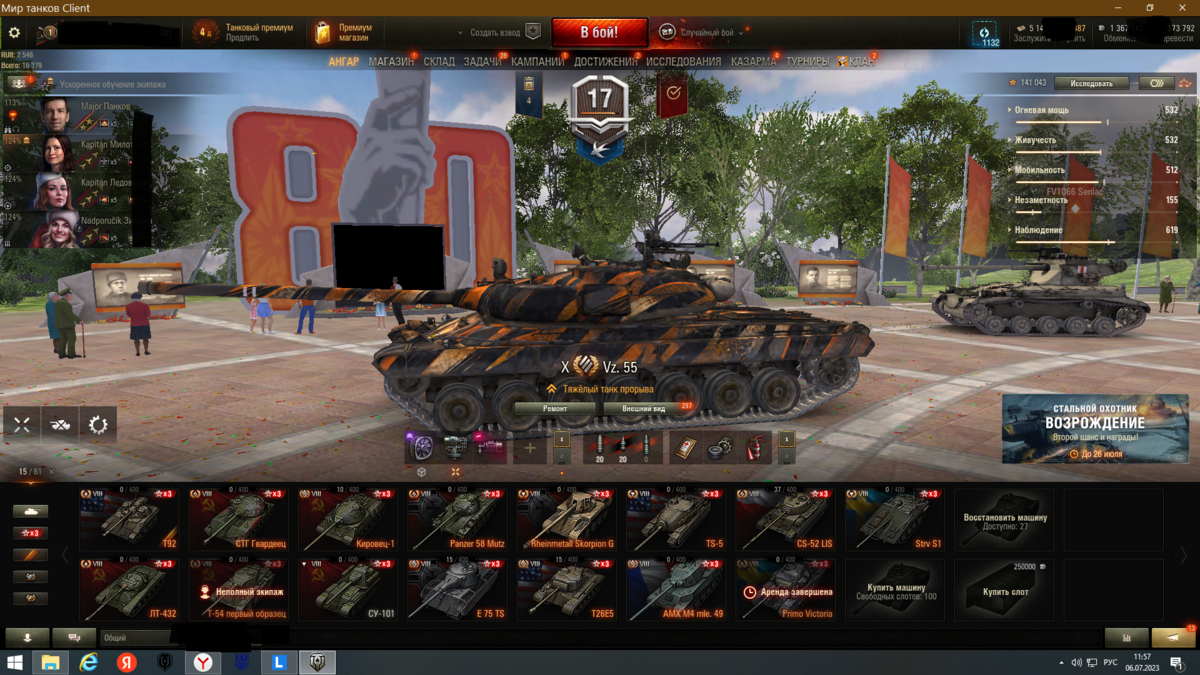Open the ИССЛЕДОВАНИЯ tab
This screenshot has width=1200, height=675.
[683, 62]
